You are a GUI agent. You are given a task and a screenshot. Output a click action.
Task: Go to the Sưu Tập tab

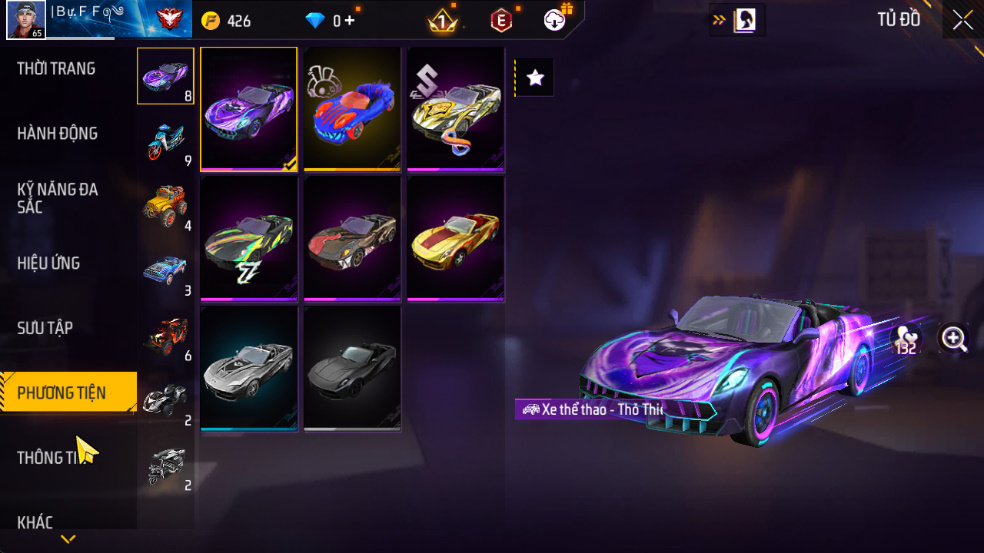tap(45, 328)
